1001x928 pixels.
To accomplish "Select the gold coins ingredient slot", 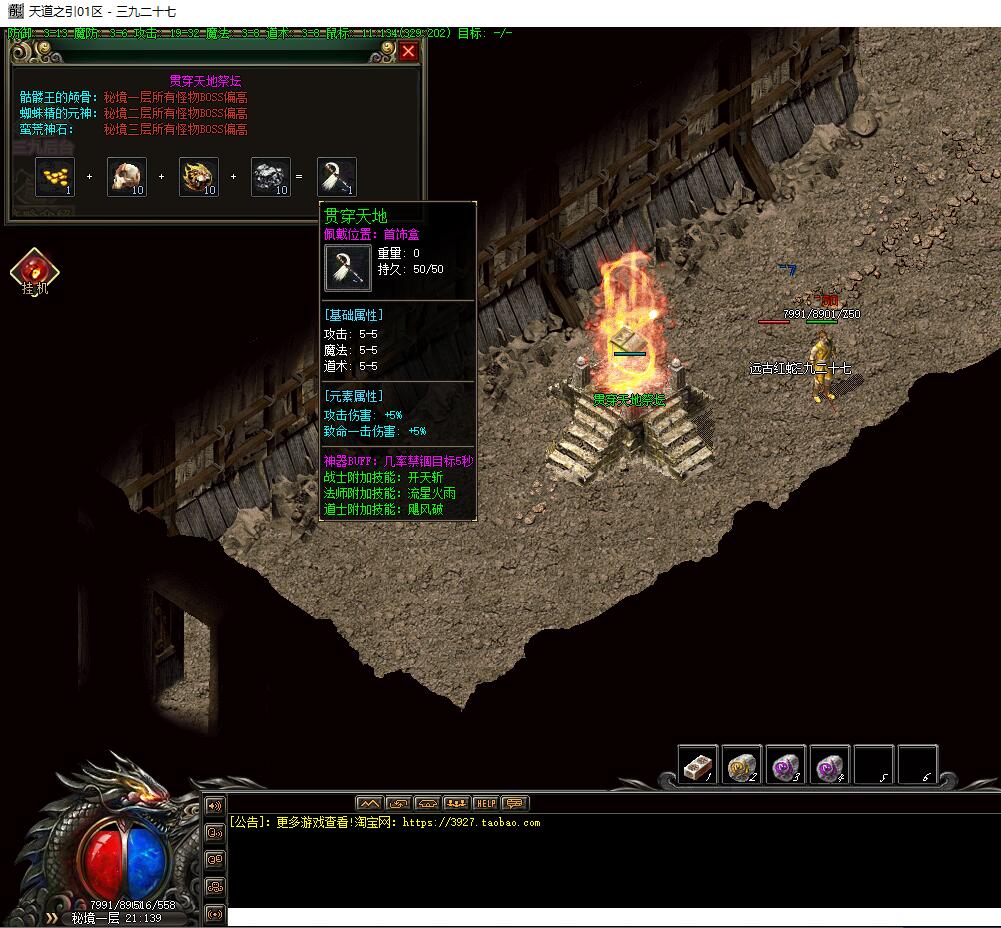I will coord(55,177).
